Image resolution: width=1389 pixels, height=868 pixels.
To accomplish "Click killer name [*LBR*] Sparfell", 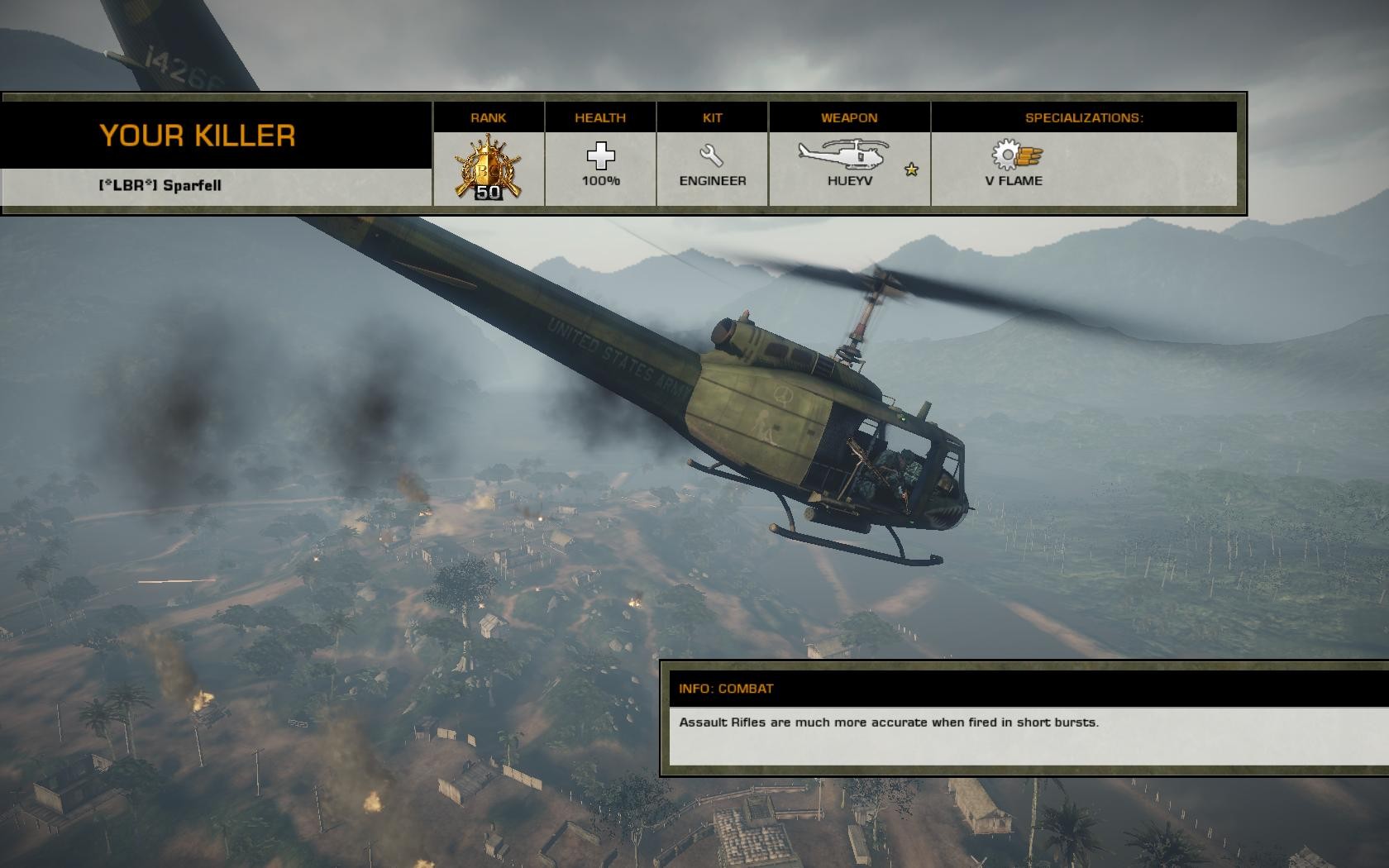I will coord(160,185).
